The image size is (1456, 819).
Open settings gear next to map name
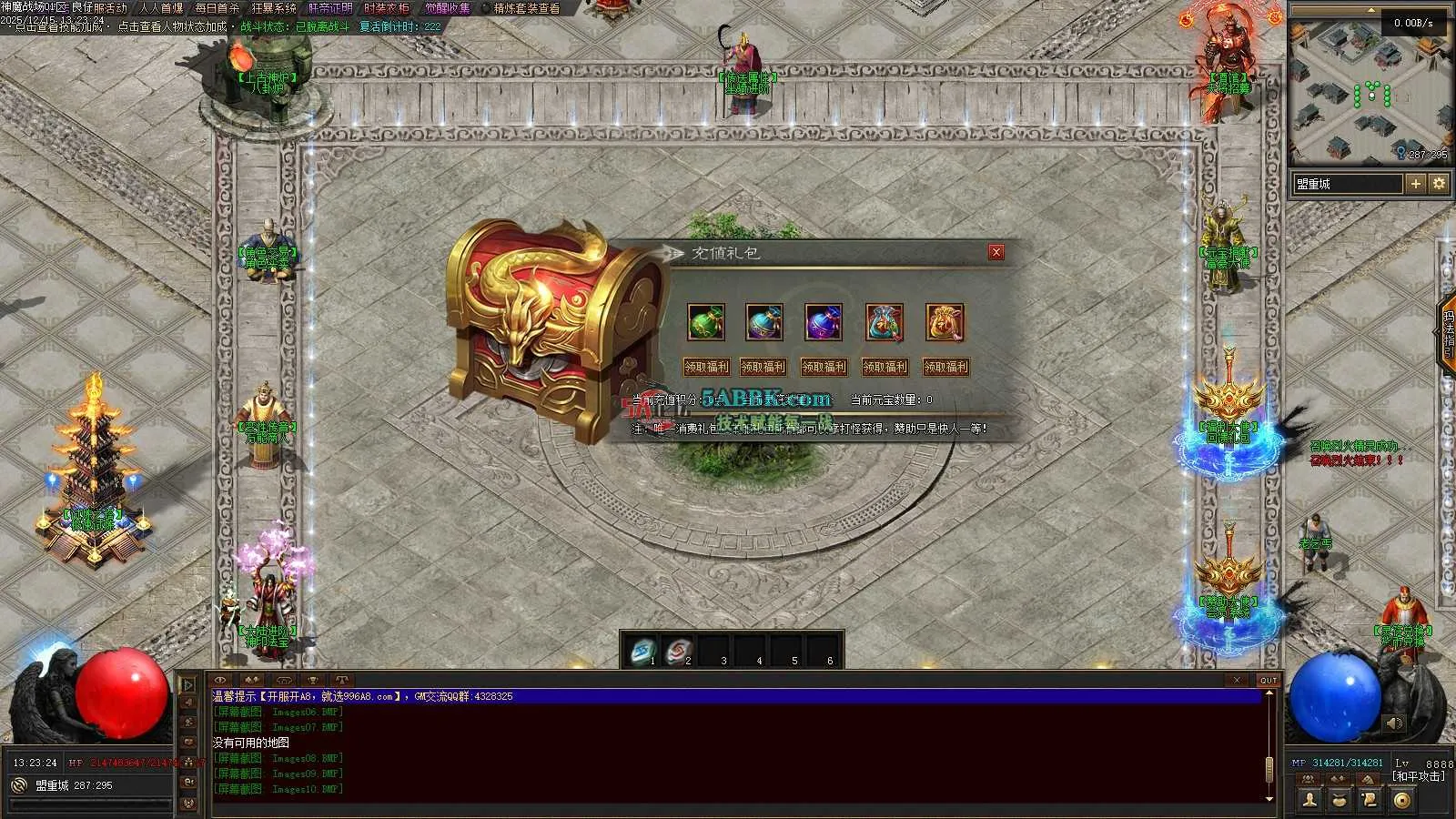click(x=1439, y=184)
